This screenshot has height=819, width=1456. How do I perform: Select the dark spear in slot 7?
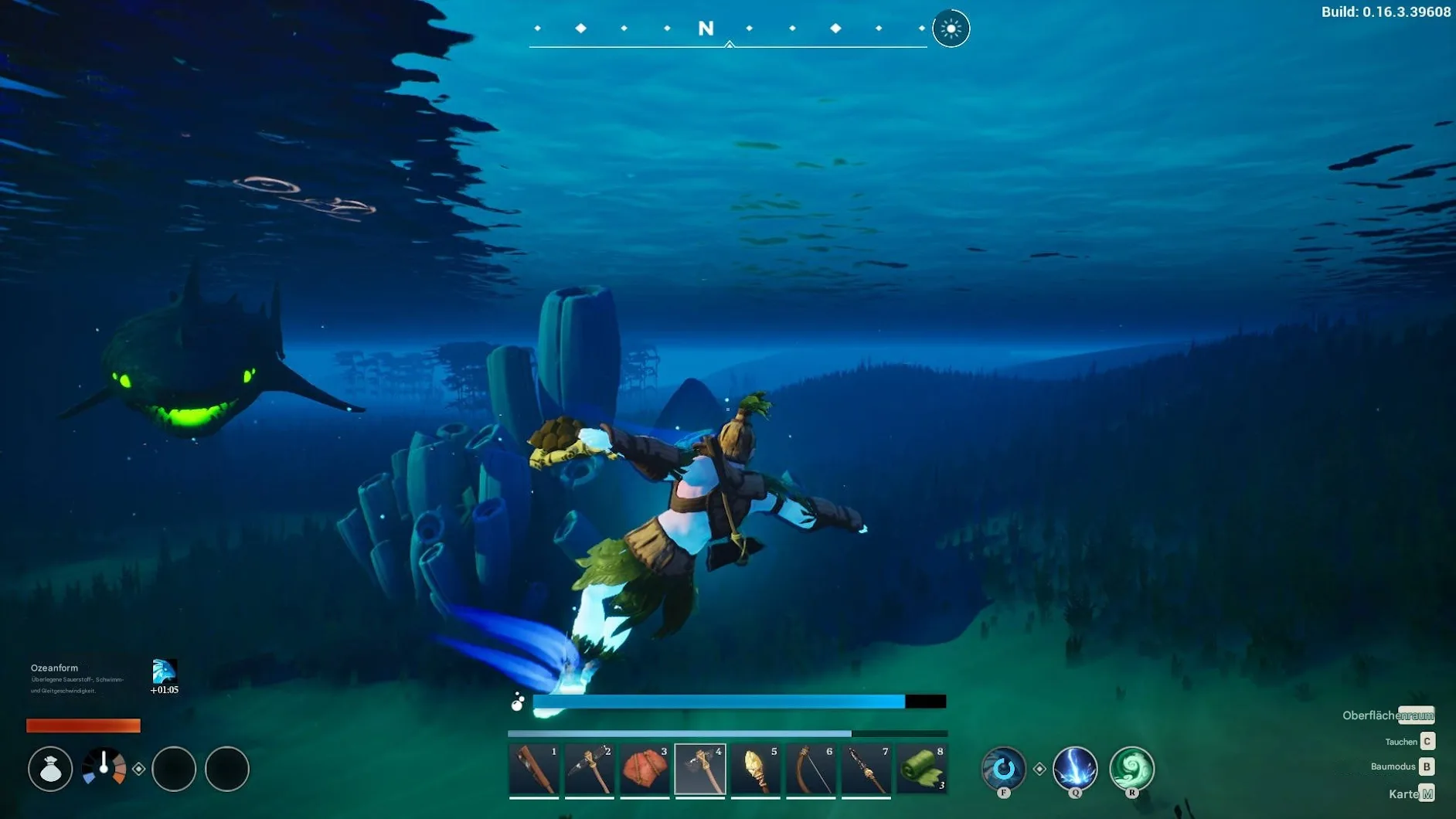866,770
